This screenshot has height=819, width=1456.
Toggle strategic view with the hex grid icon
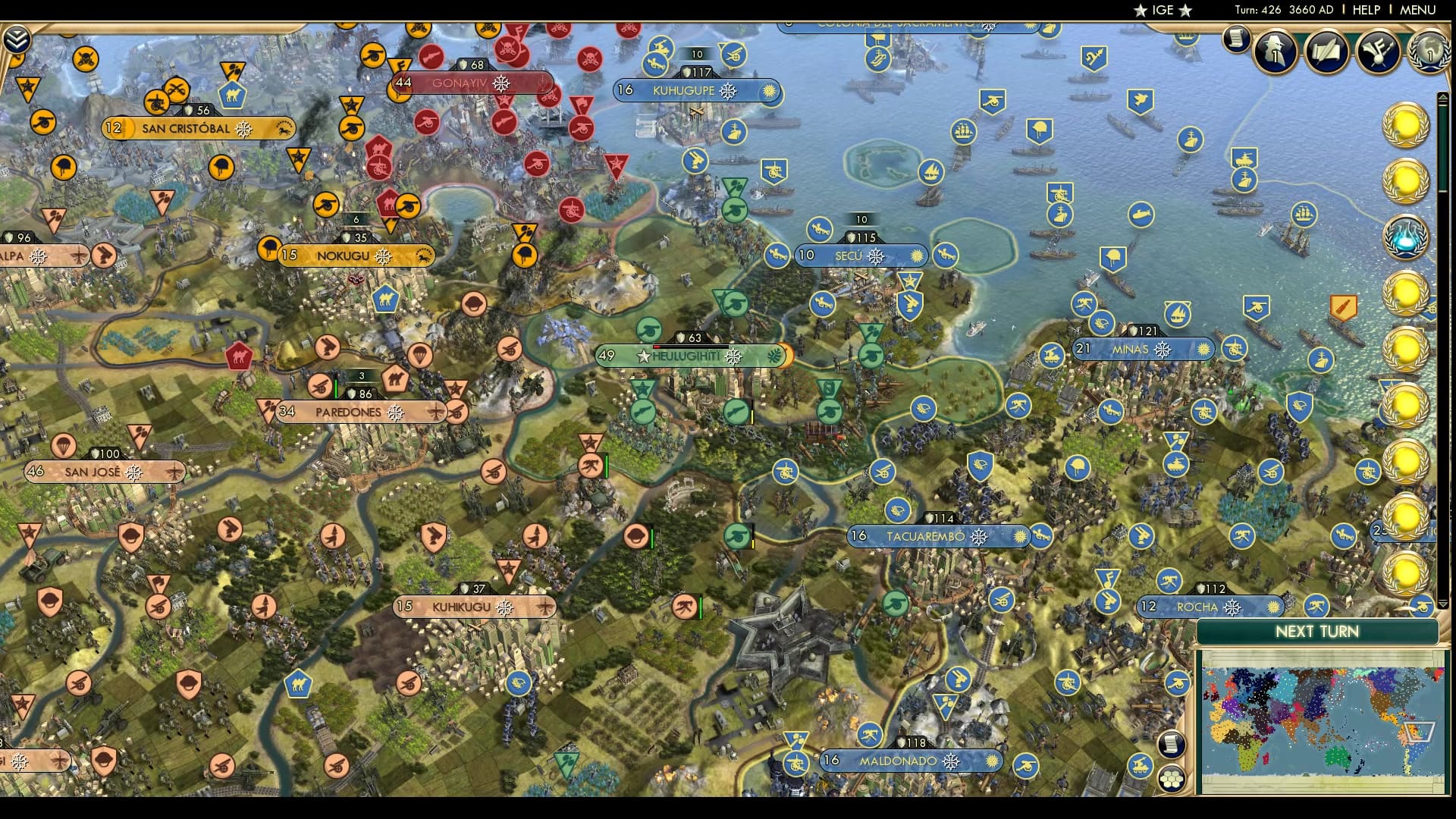[x=1172, y=778]
